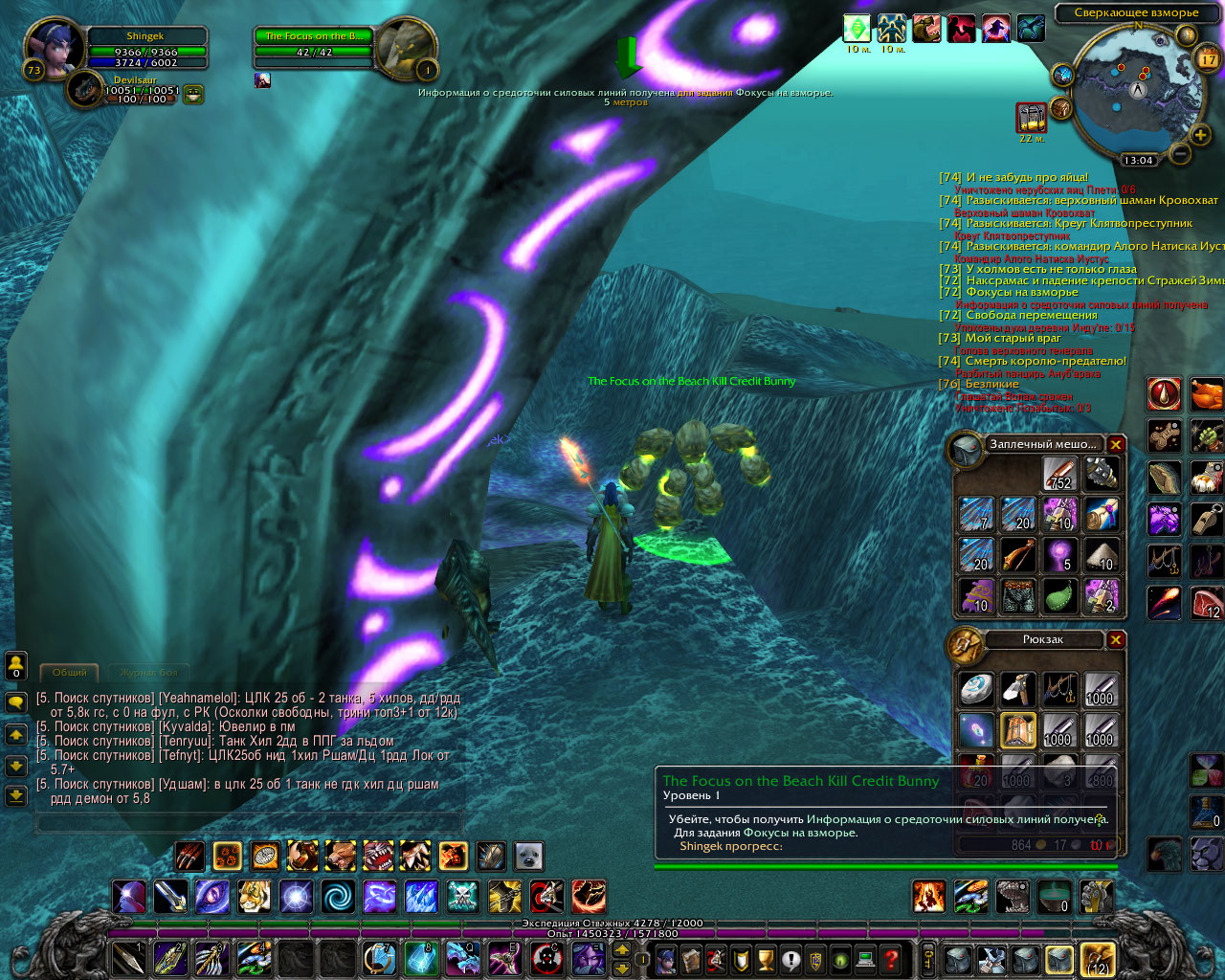Image resolution: width=1225 pixels, height=980 pixels.
Task: Click the highlighted wooden crate item in backpack
Action: [1018, 731]
